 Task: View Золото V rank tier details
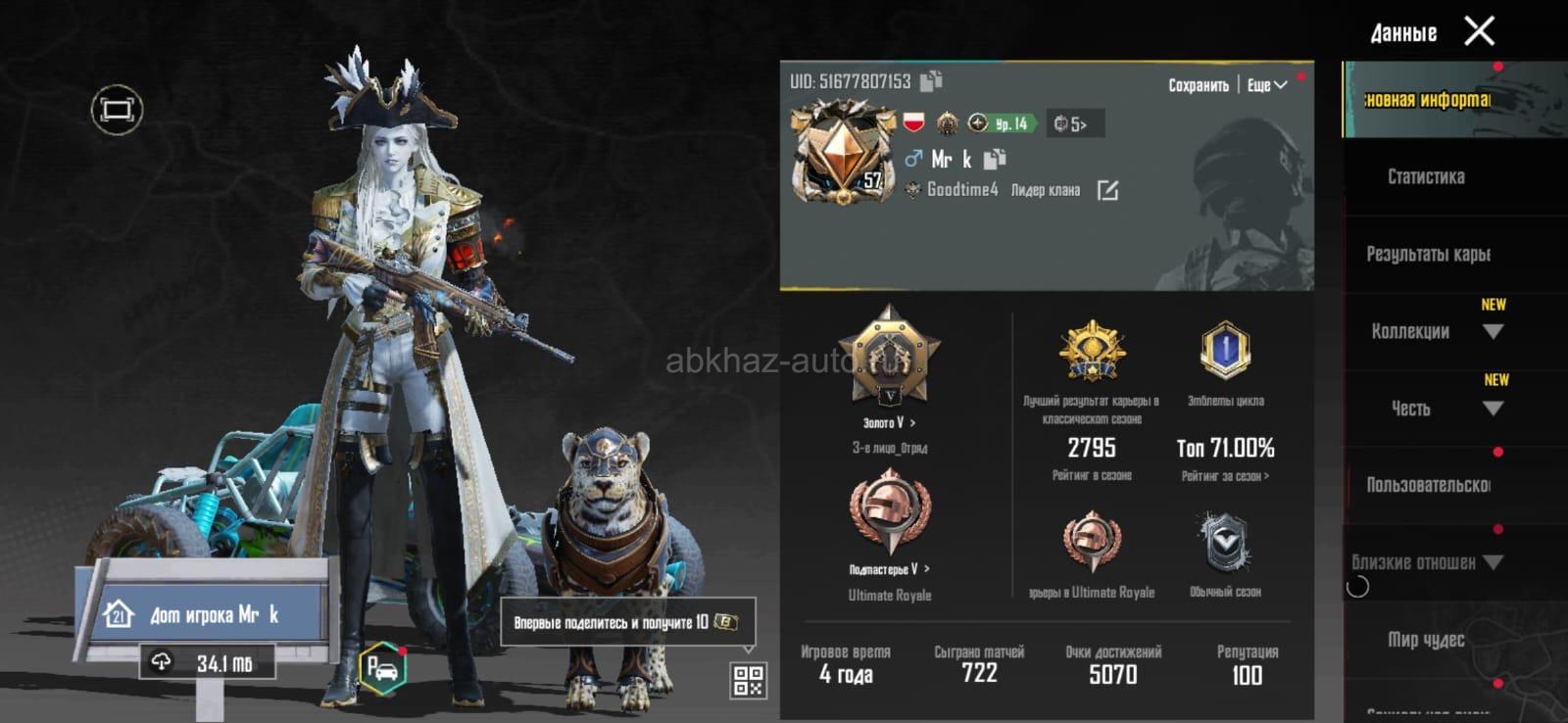pos(889,423)
